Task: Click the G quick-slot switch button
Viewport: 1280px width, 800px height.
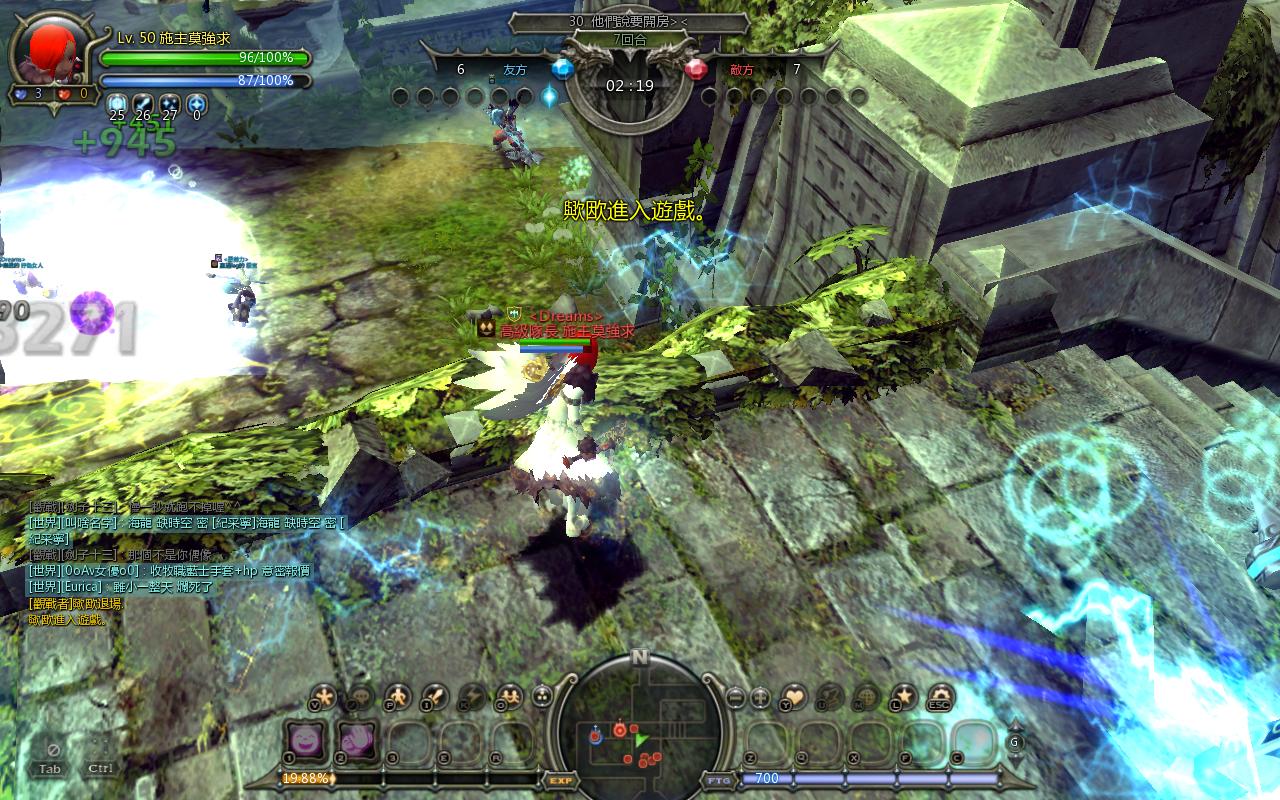Action: click(1015, 742)
